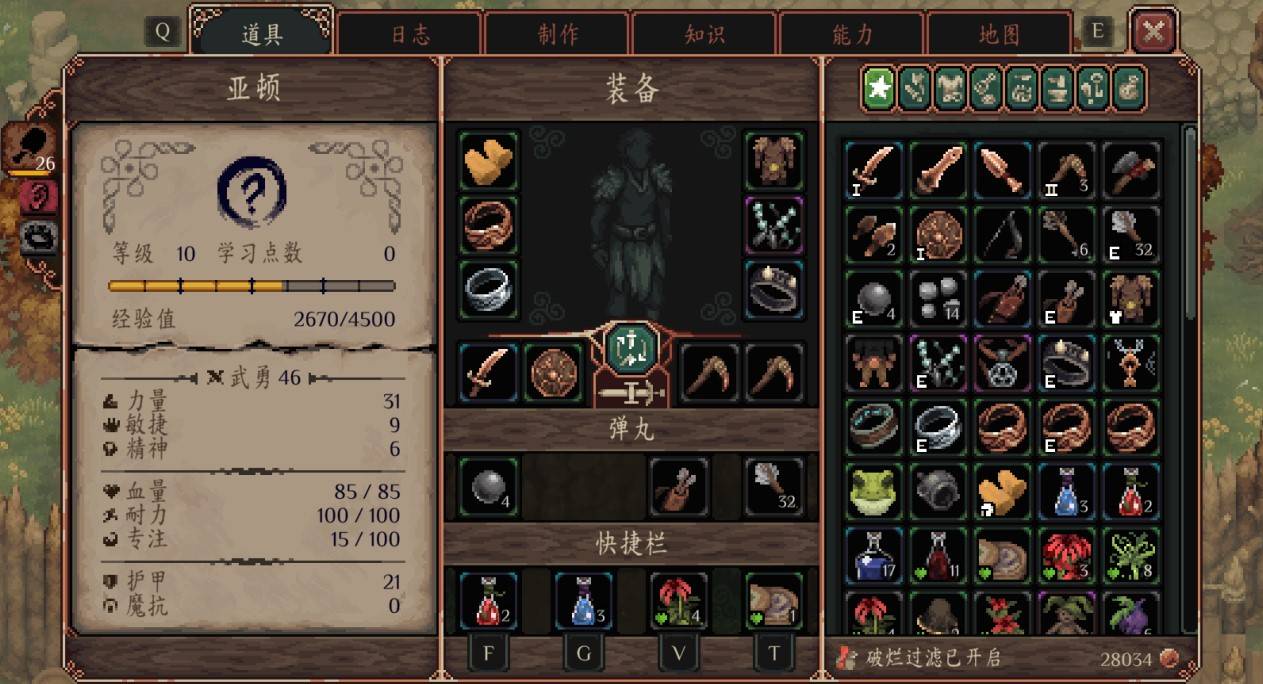Choose the equipped silver ring slot
Image resolution: width=1263 pixels, height=684 pixels.
pyautogui.click(x=489, y=289)
